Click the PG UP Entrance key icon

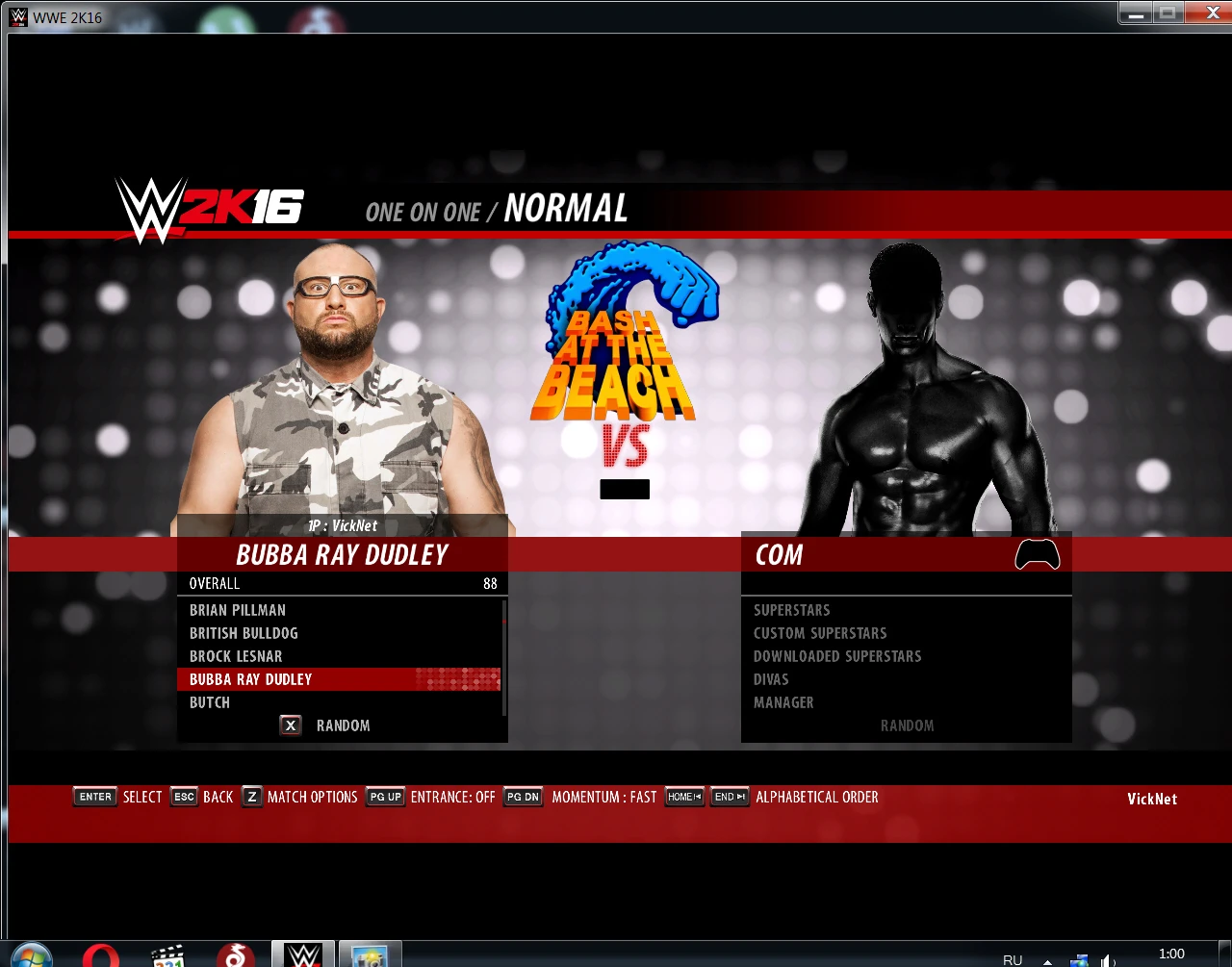click(384, 796)
